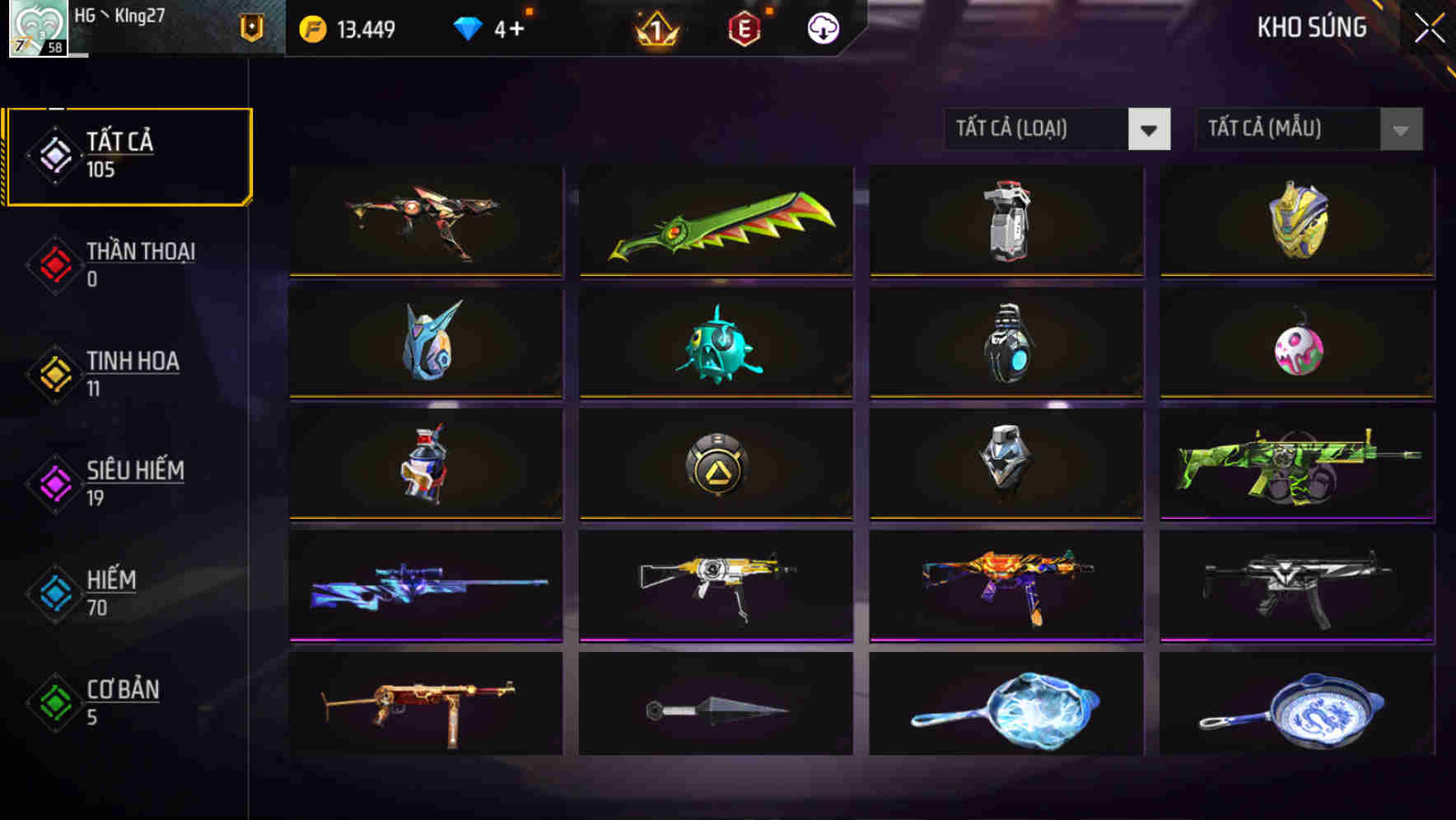Image resolution: width=1456 pixels, height=820 pixels.
Task: Click the player name HG KIng27
Action: [x=122, y=15]
